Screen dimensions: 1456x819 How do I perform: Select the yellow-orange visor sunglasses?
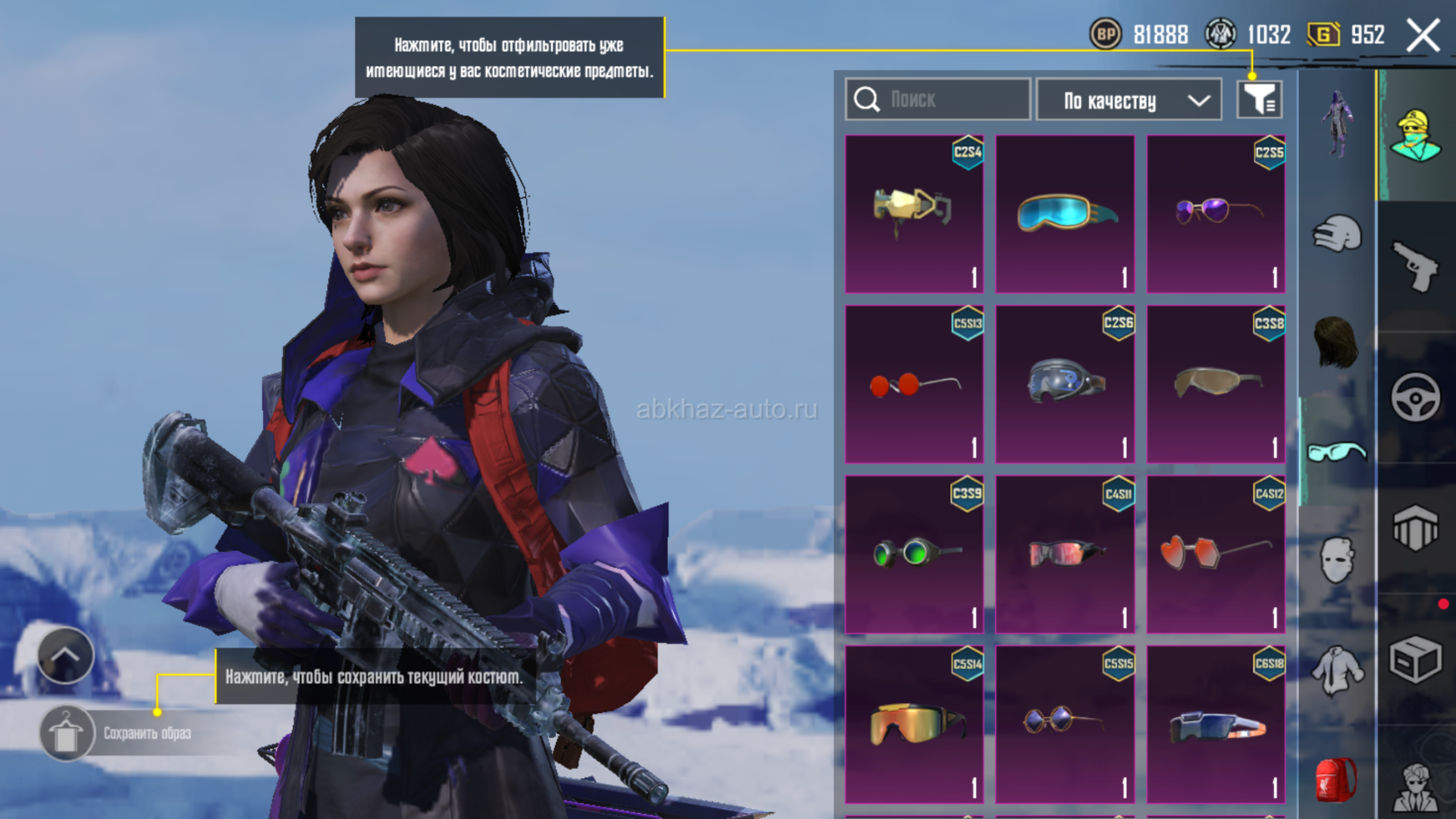click(914, 724)
